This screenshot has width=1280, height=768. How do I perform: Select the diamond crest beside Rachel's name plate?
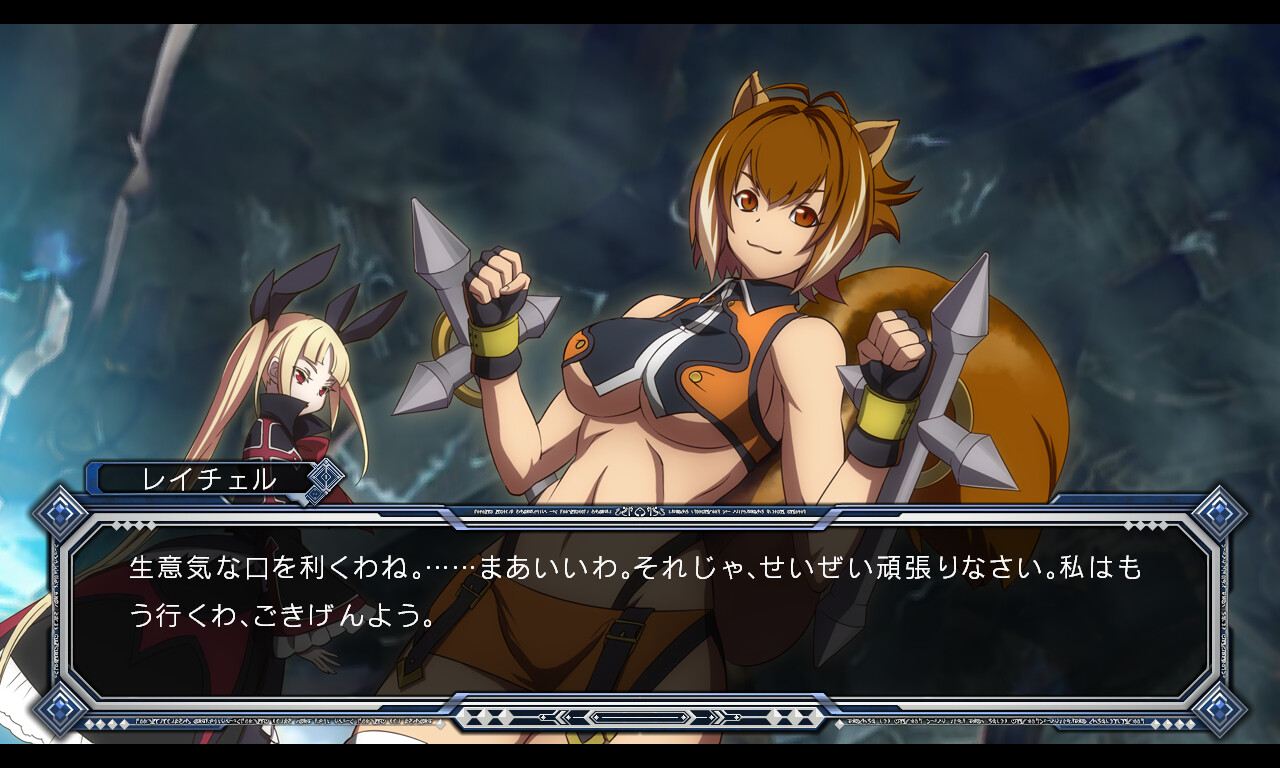tap(325, 478)
